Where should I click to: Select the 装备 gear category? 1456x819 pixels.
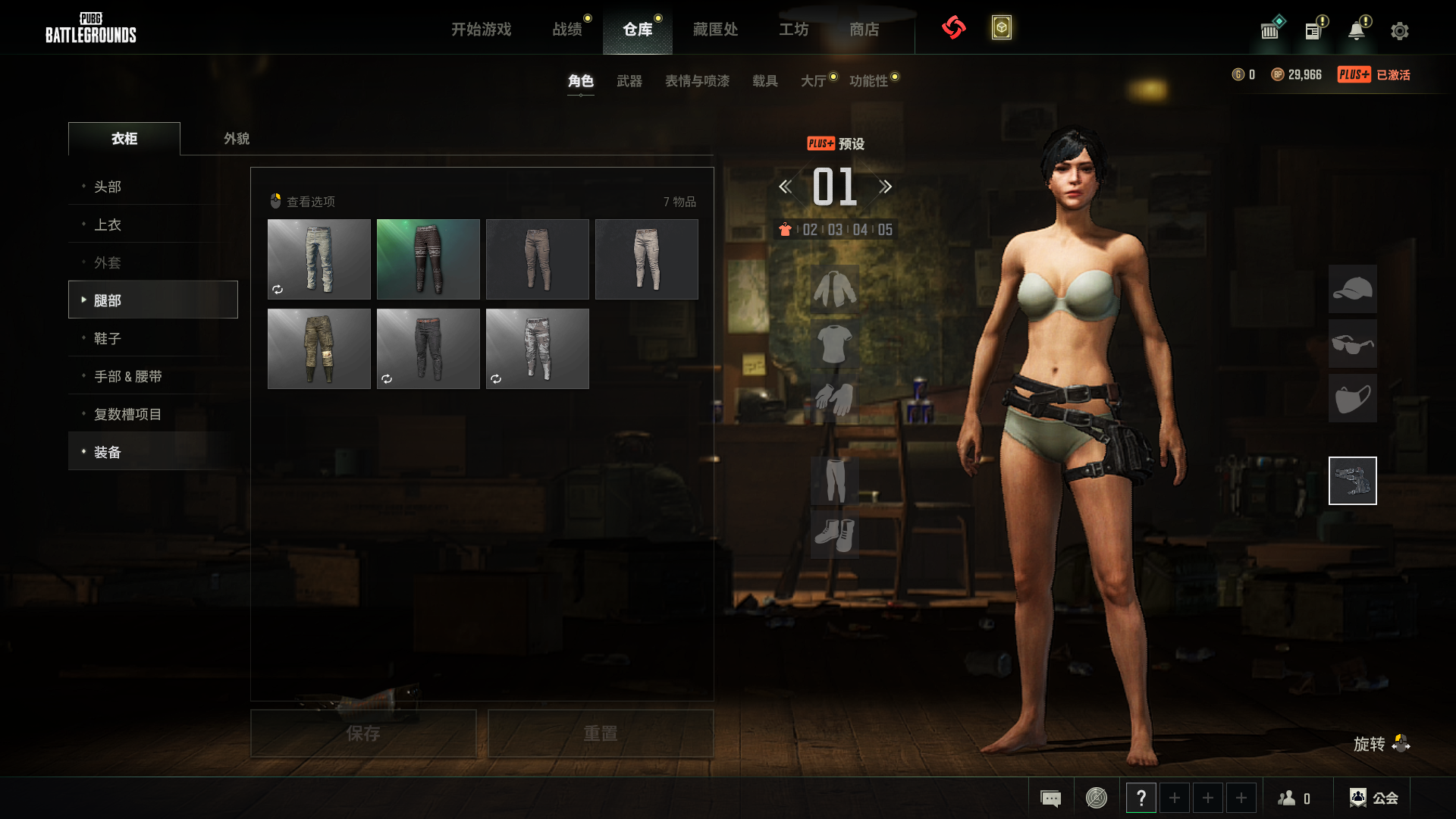pos(108,452)
